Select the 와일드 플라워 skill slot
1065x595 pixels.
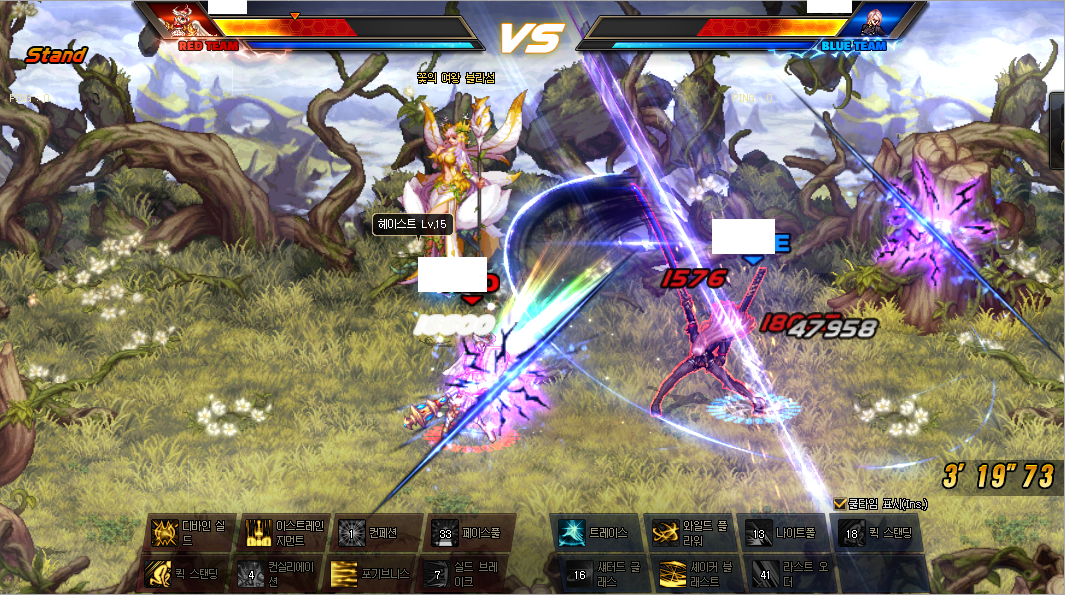[667, 533]
